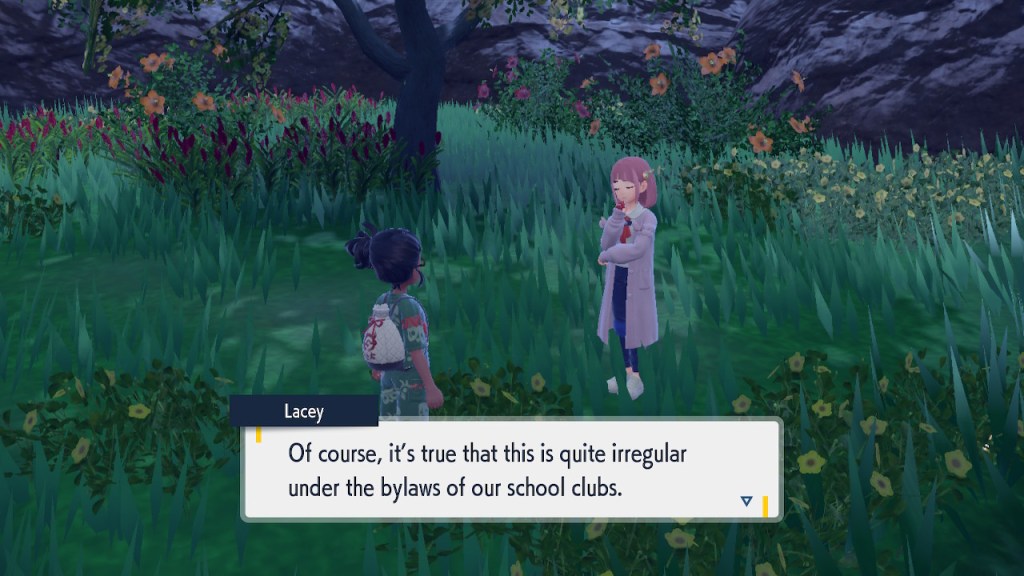Advance dialogue with the blue arrow indicator
The width and height of the screenshot is (1024, 576).
pyautogui.click(x=746, y=501)
